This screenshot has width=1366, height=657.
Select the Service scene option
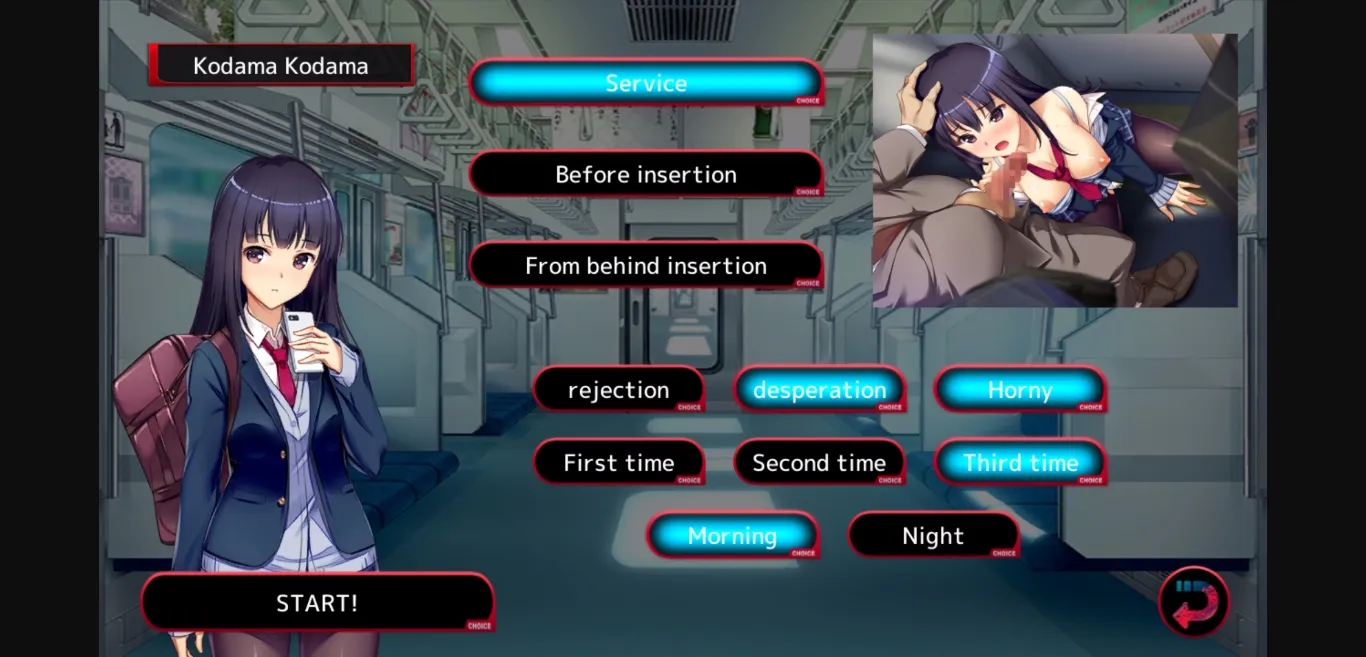646,83
